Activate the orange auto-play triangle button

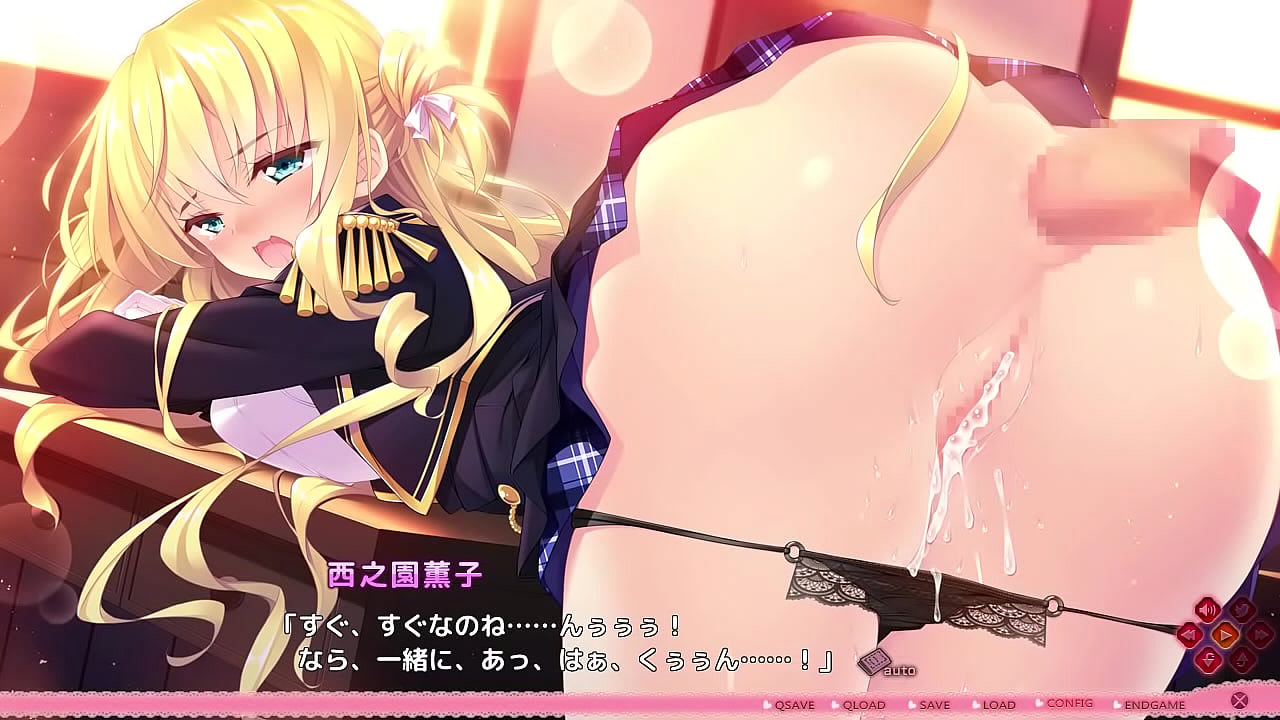coord(1225,634)
